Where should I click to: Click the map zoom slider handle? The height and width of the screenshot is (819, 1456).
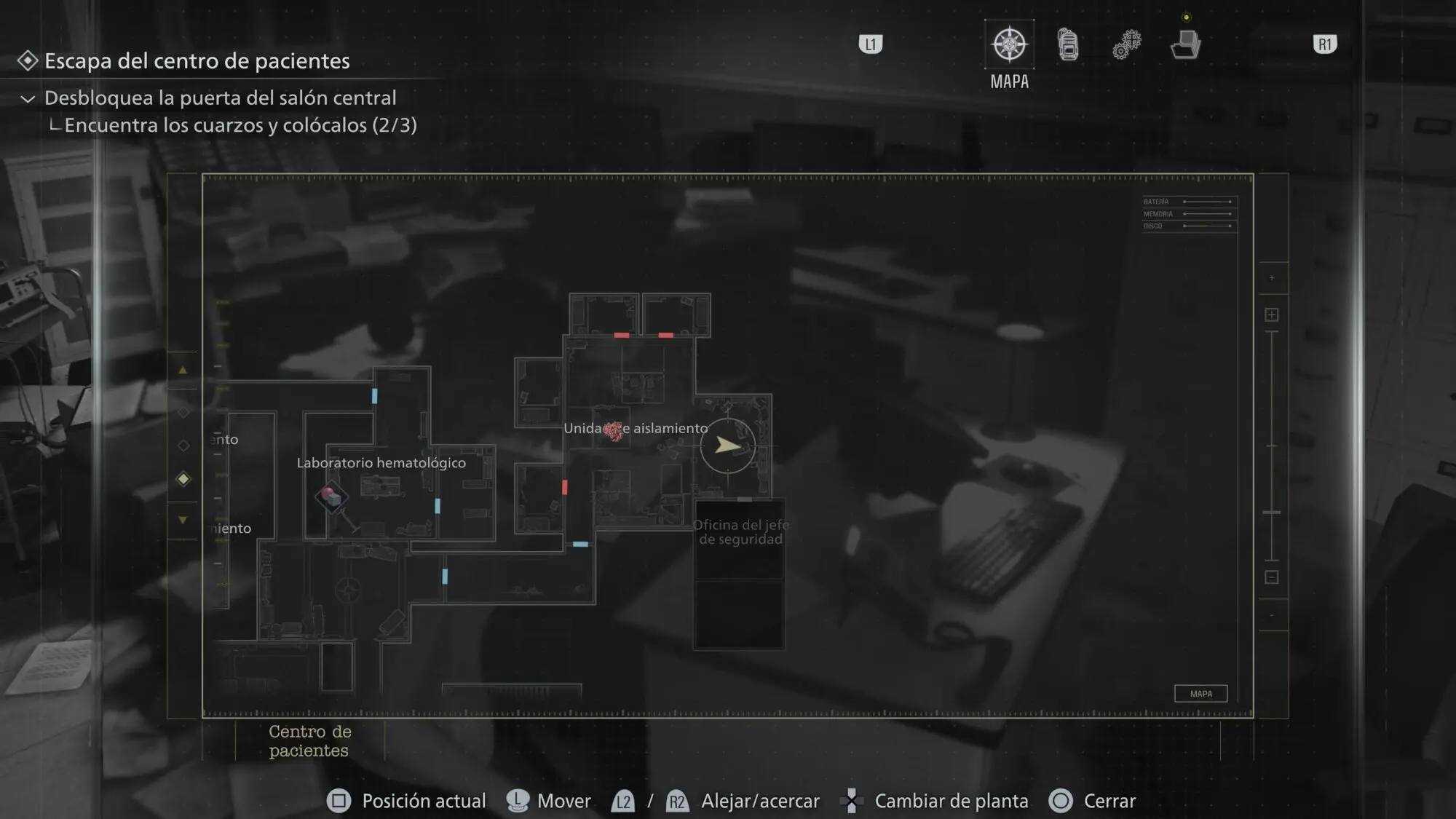[1271, 513]
